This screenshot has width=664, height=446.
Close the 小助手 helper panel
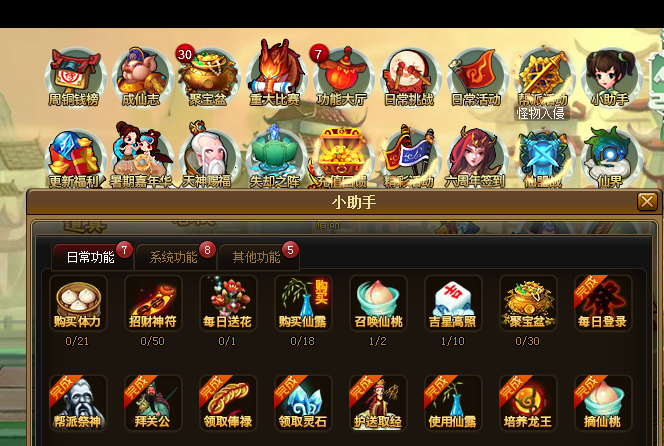tap(647, 202)
